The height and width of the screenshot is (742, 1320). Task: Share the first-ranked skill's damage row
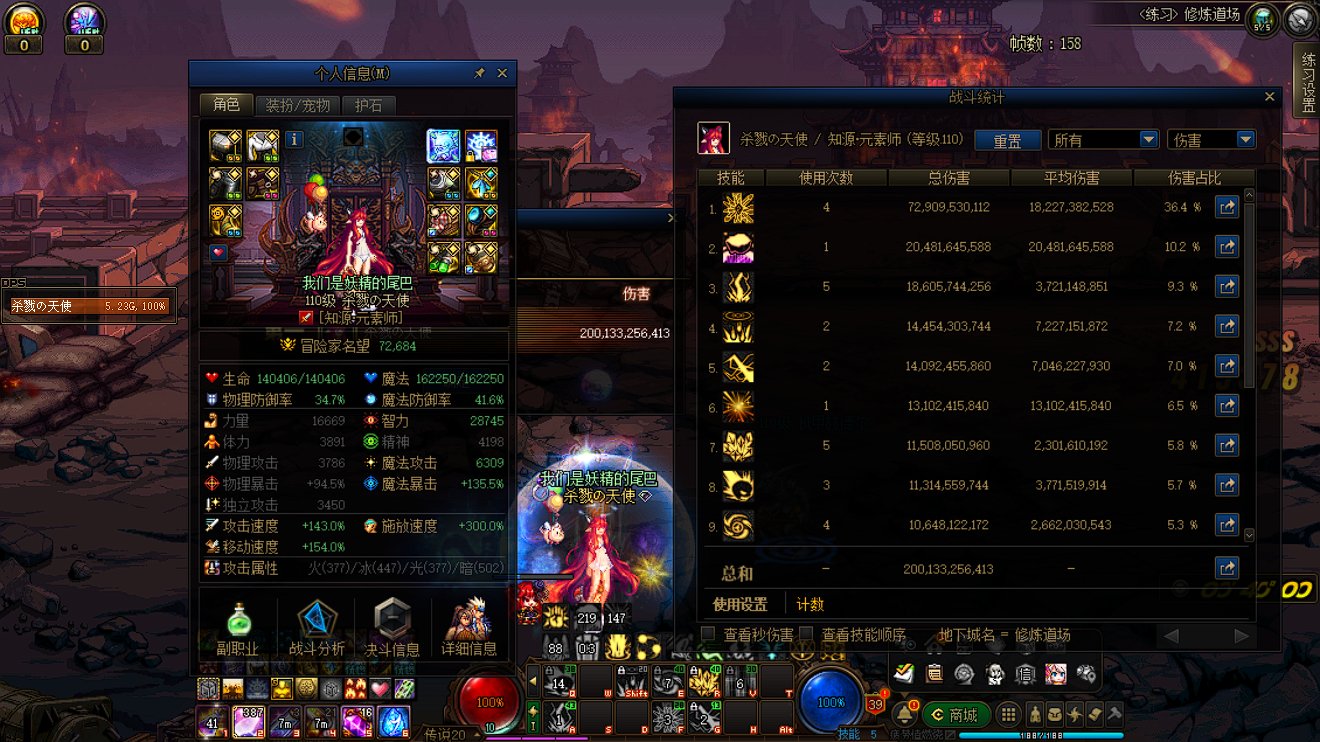point(1227,207)
